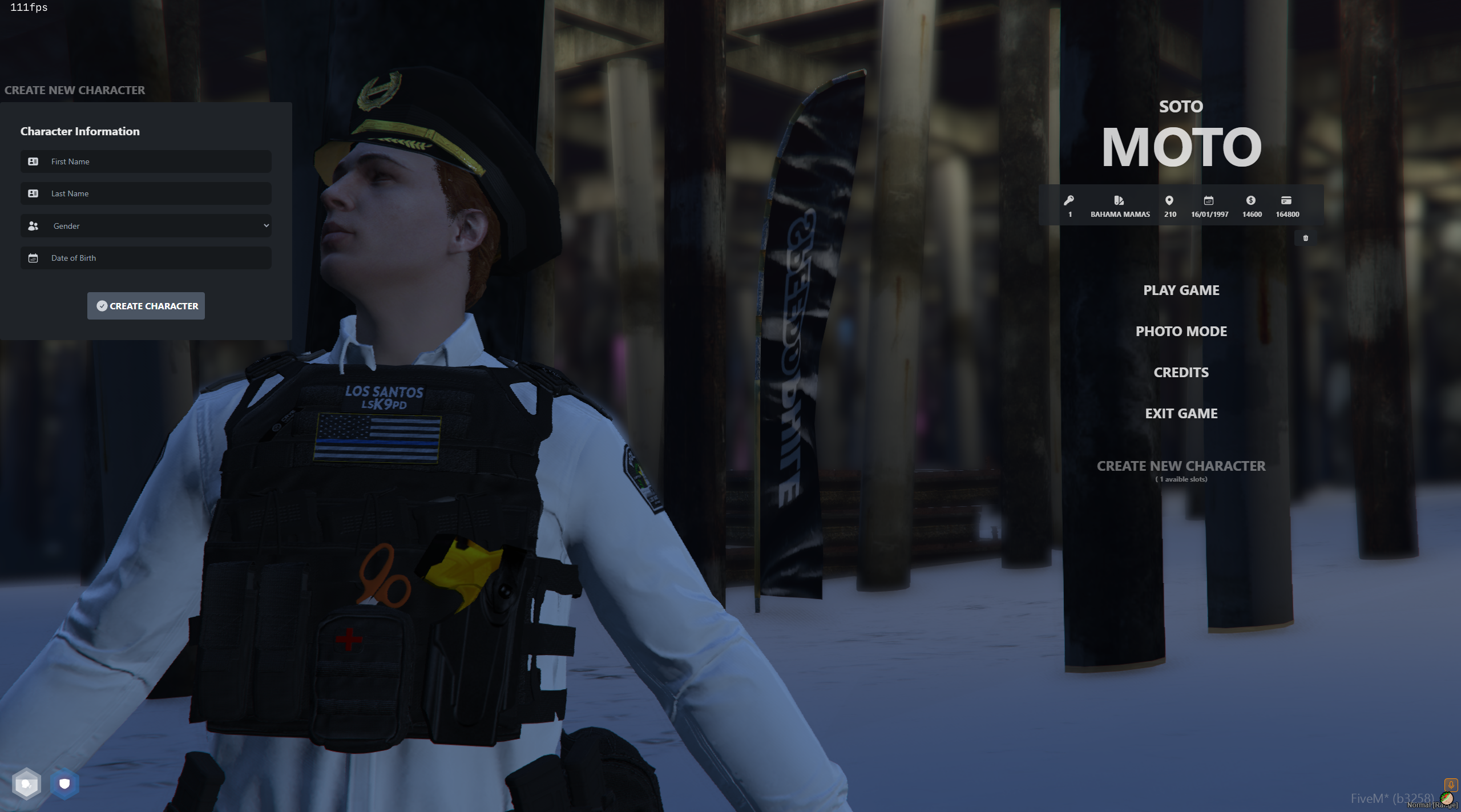Screen dimensions: 1461x812
Task: Select Exit Game
Action: 1181,414
